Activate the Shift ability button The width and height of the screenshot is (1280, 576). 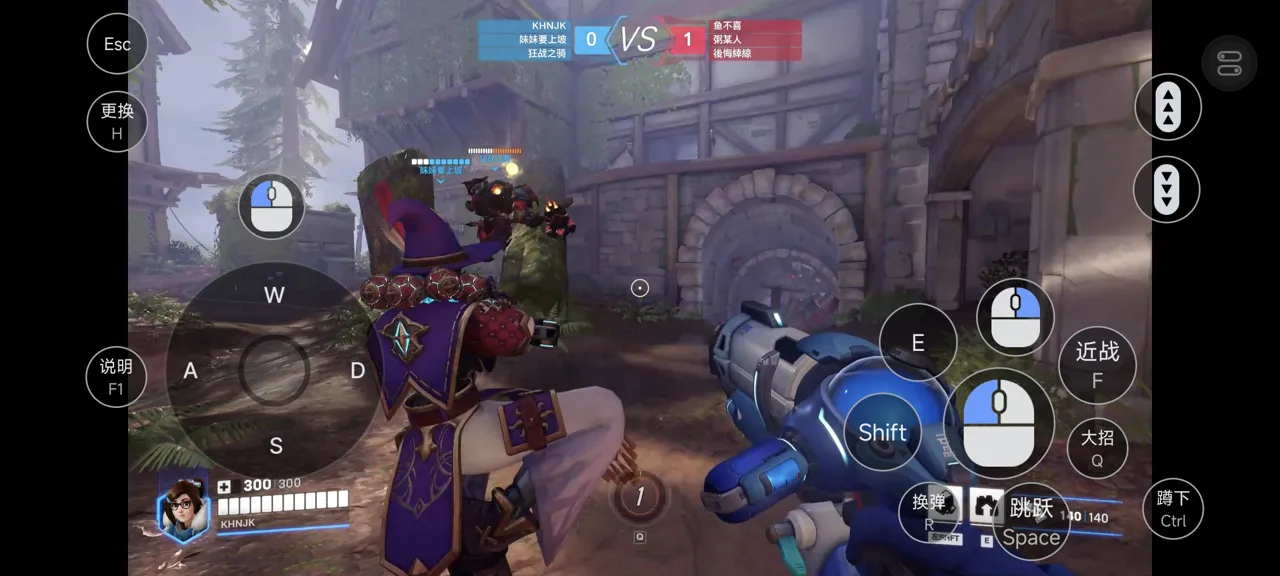pyautogui.click(x=883, y=432)
